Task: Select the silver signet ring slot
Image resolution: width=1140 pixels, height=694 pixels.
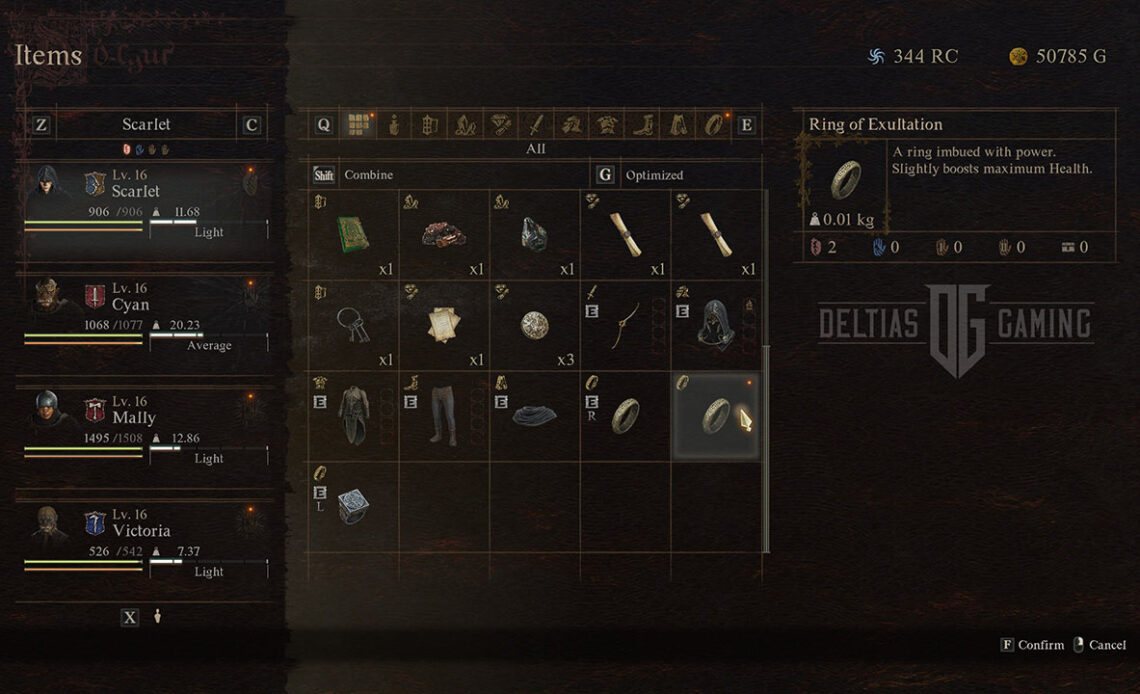Action: point(353,505)
